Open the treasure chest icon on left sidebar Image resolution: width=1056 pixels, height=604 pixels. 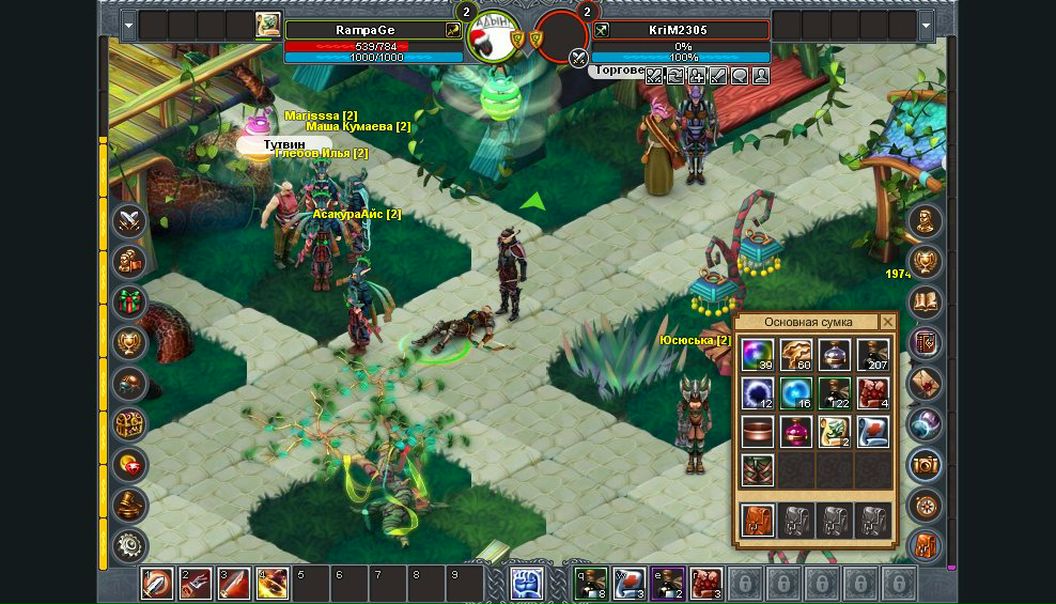tap(129, 424)
